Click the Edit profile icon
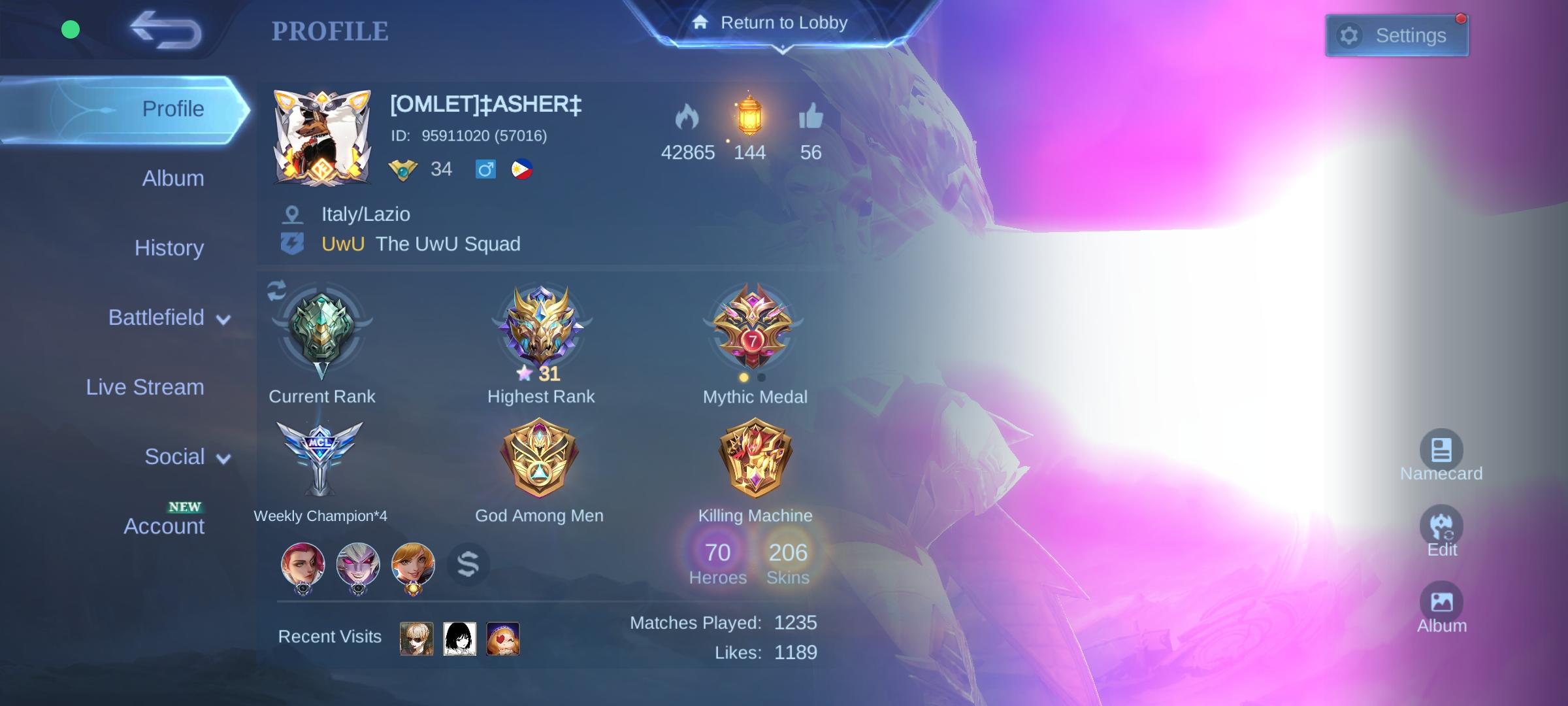Image resolution: width=1568 pixels, height=706 pixels. tap(1441, 526)
